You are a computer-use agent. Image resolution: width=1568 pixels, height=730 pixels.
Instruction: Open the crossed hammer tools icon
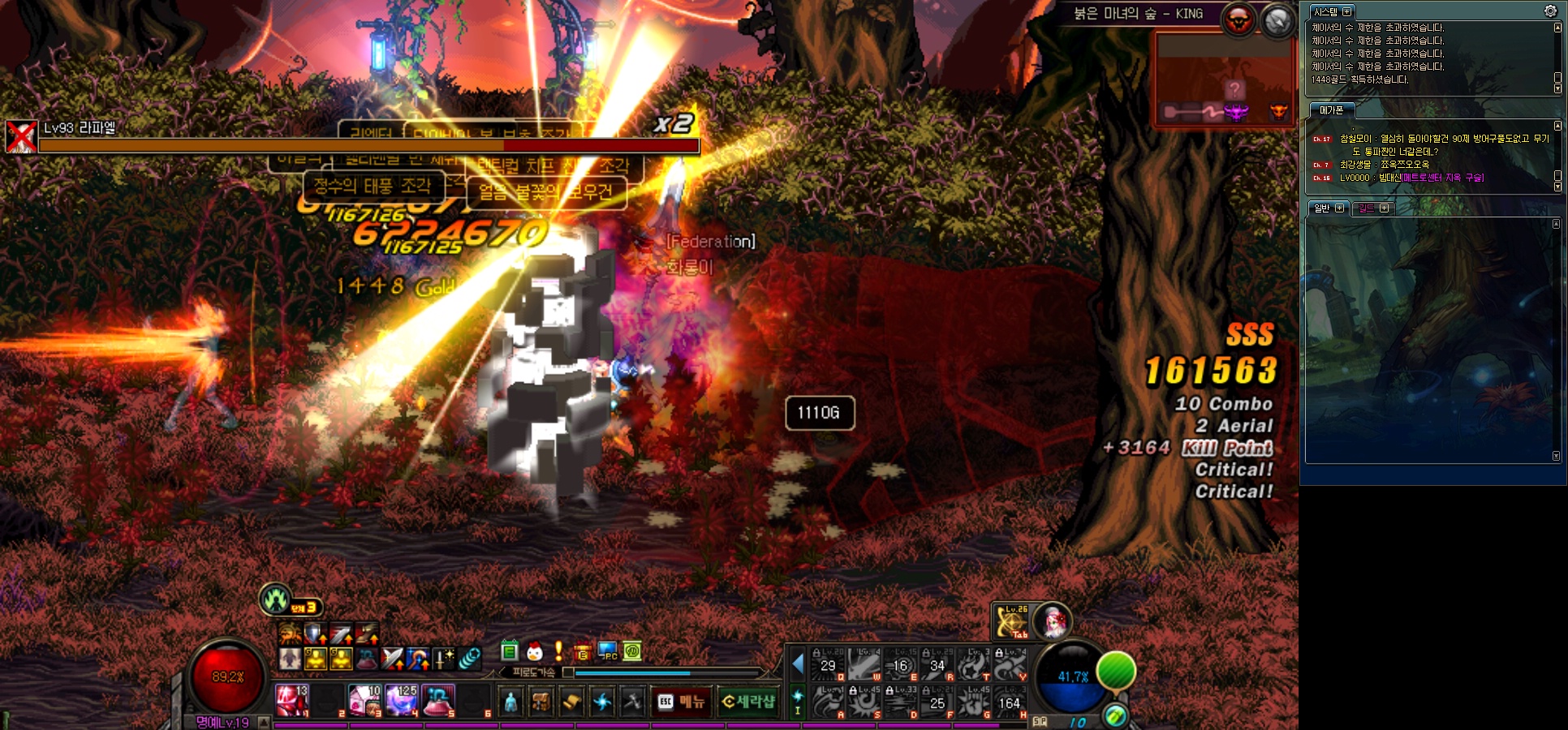tap(632, 702)
